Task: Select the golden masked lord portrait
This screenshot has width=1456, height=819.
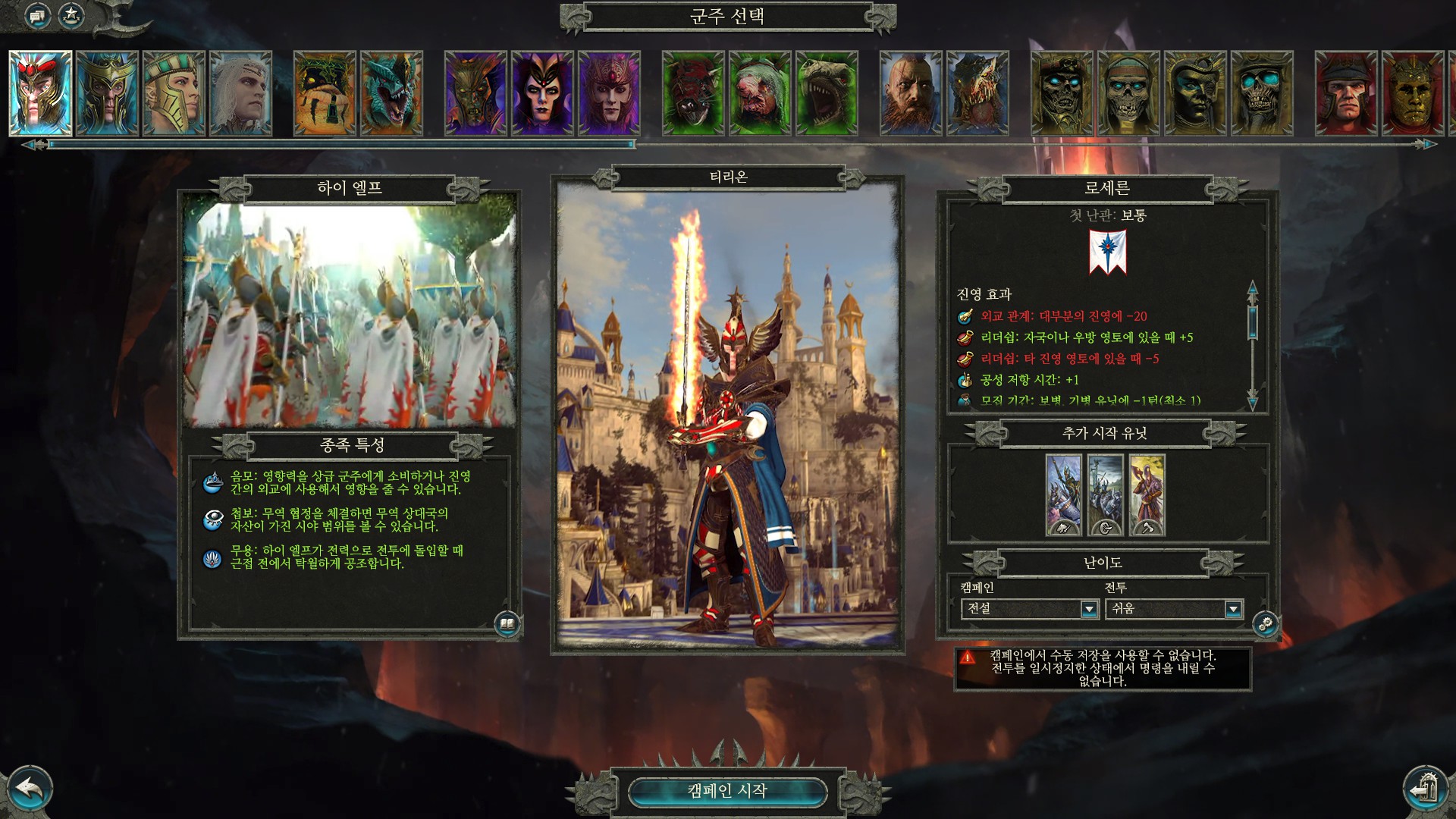Action: click(1413, 93)
